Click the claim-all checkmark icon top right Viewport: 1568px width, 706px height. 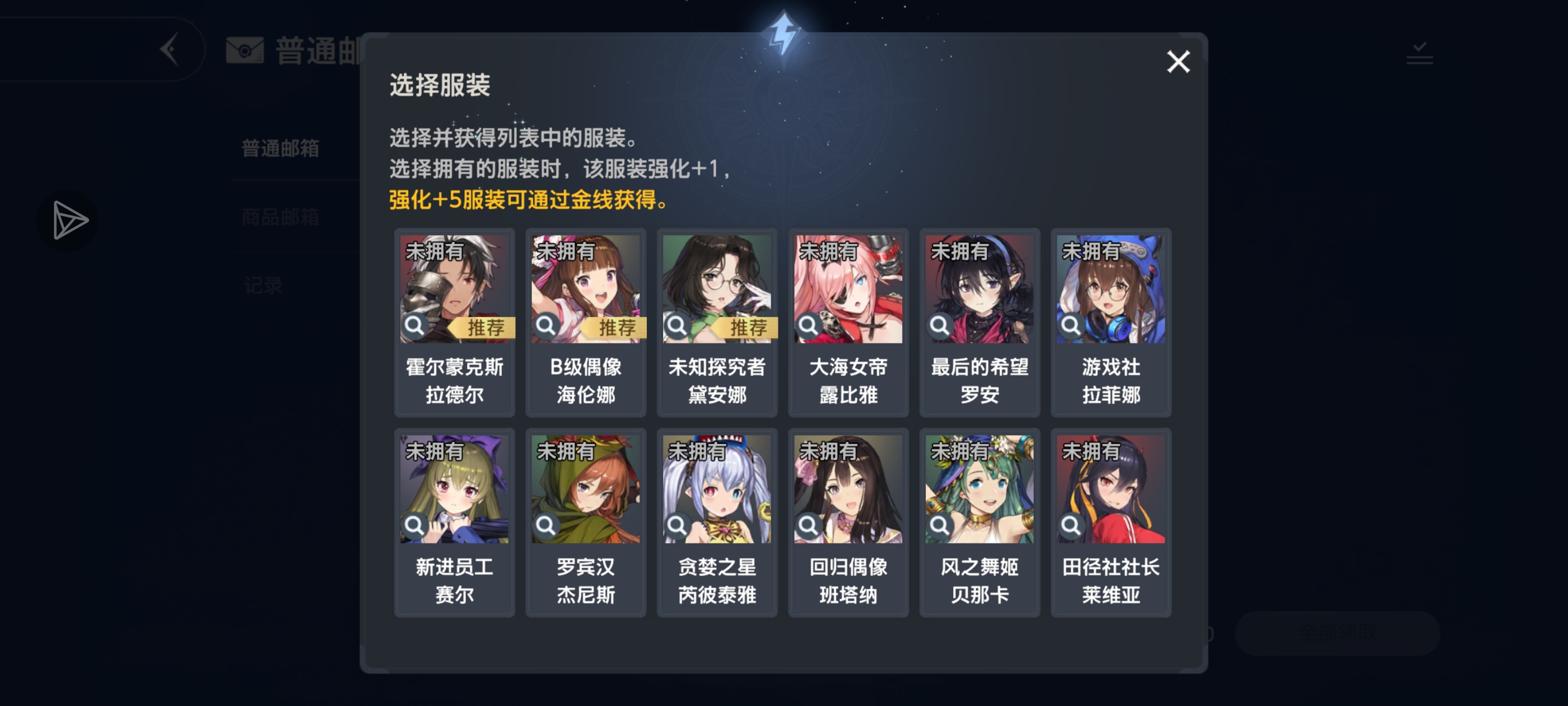point(1418,55)
